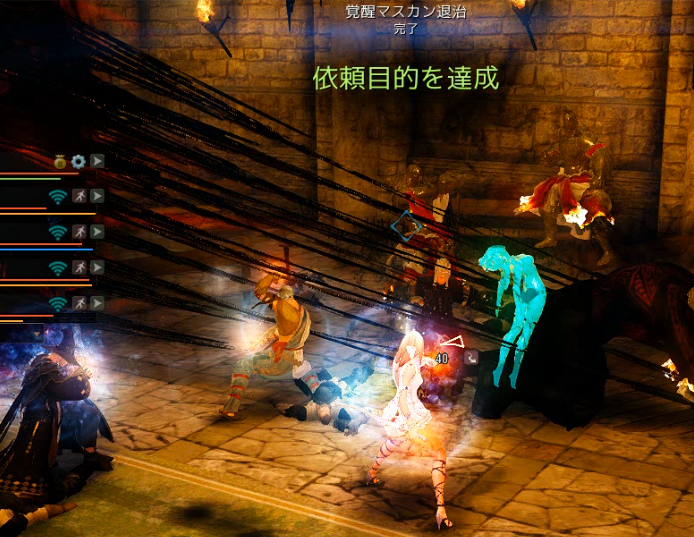Click the arrow button beside the gear icon
The image size is (694, 537).
(97, 160)
